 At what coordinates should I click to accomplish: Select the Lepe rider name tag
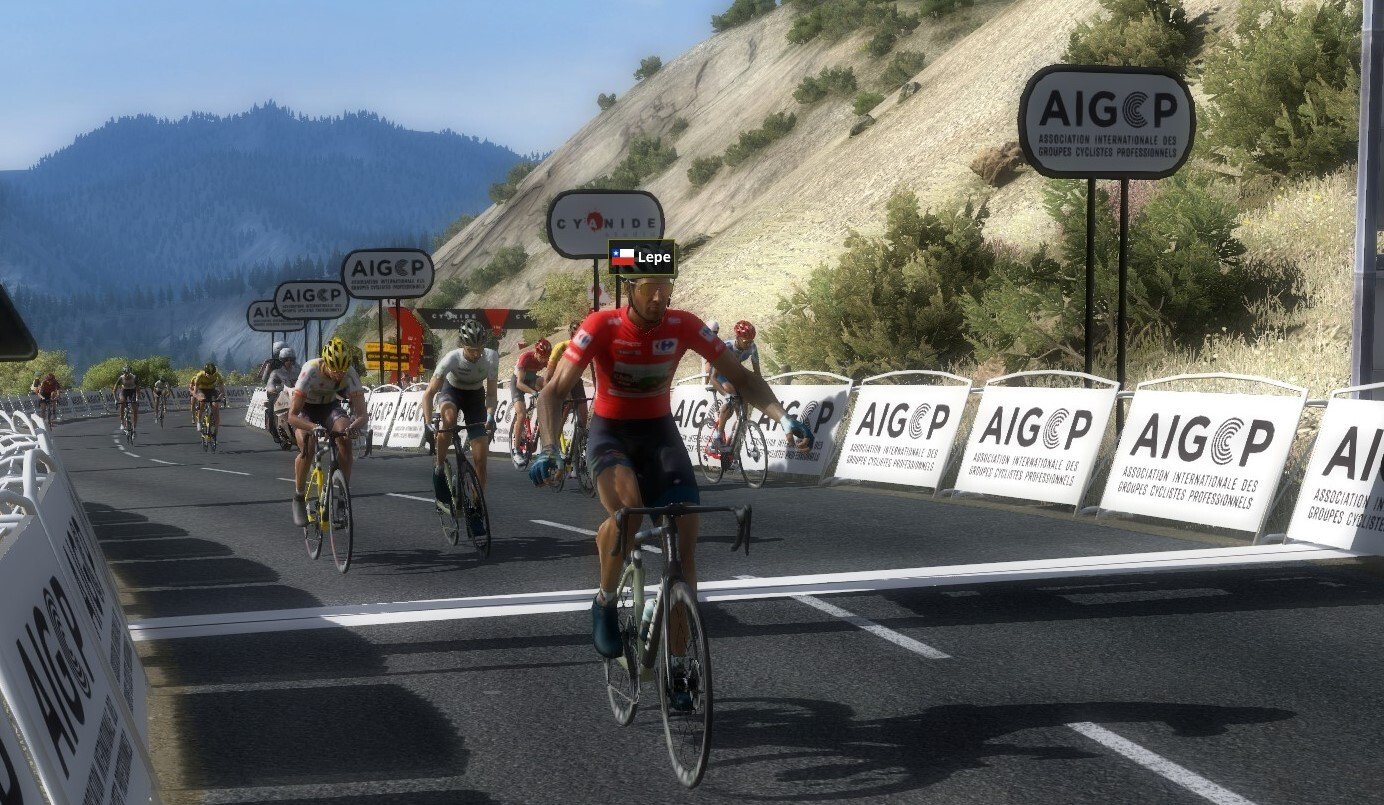(x=642, y=257)
